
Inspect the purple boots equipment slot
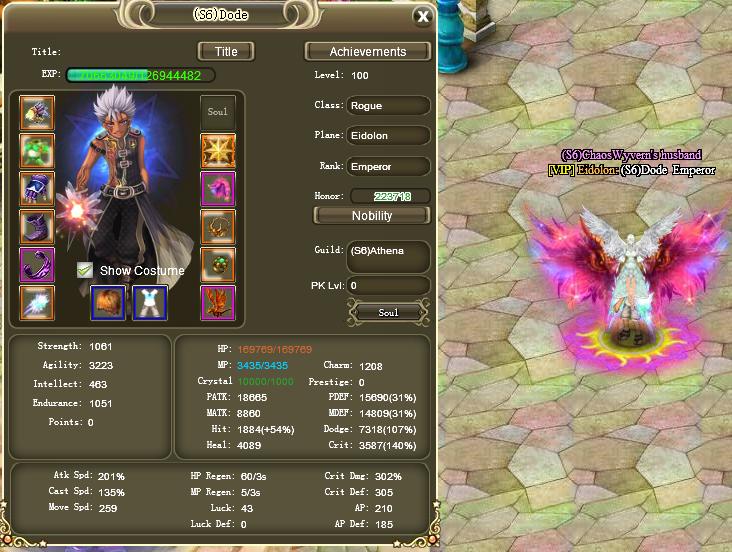pyautogui.click(x=37, y=227)
